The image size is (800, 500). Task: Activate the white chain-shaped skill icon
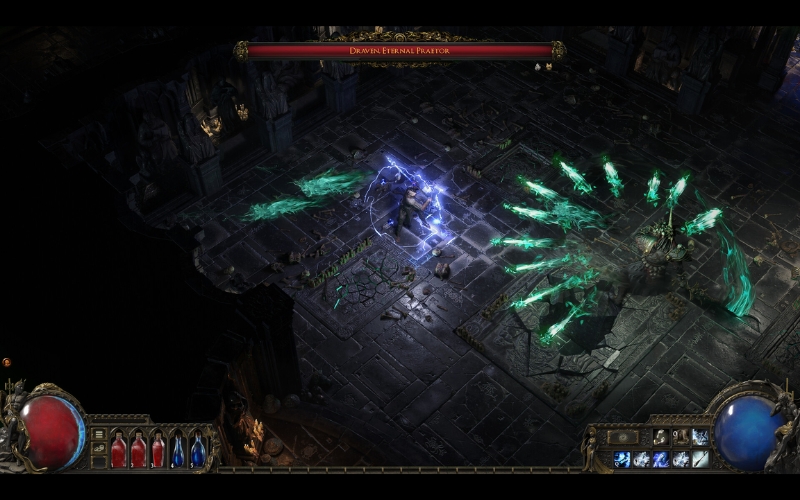click(x=661, y=437)
